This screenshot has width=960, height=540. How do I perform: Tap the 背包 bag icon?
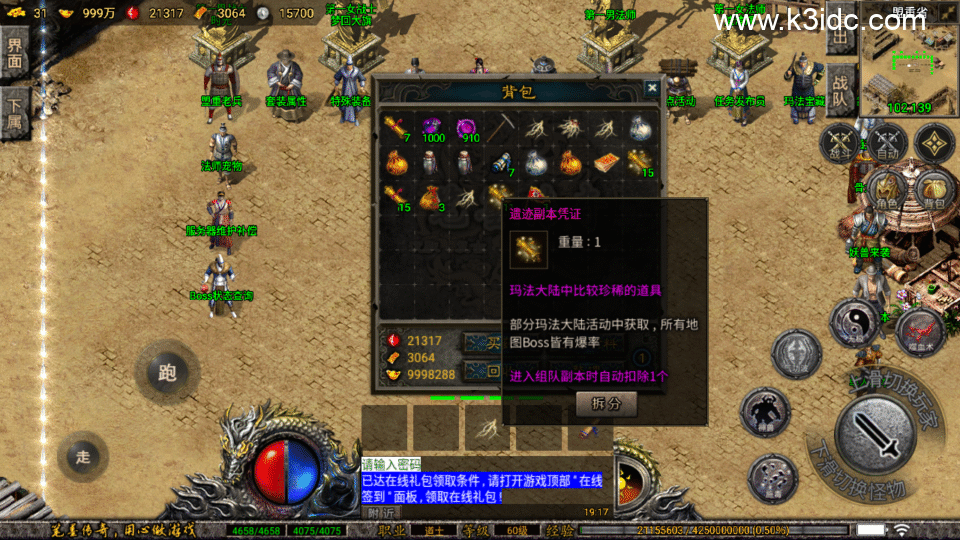(x=931, y=188)
